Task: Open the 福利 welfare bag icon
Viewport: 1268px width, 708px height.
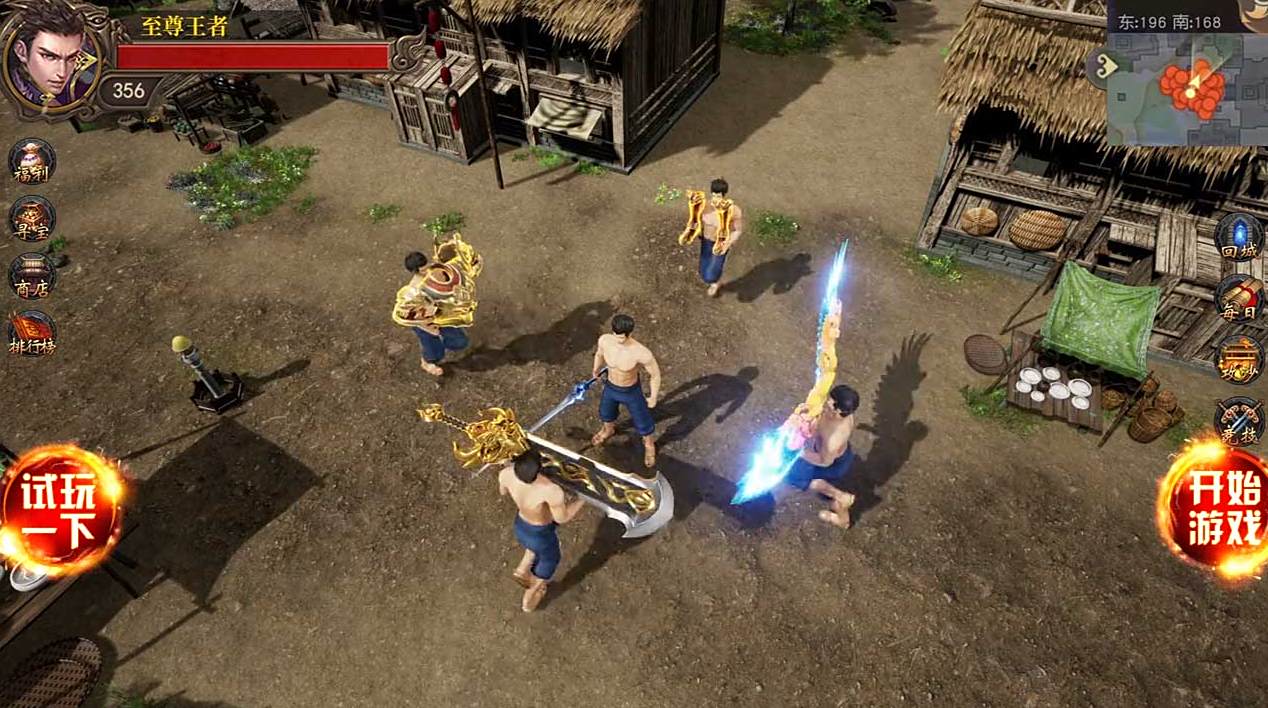Action: (x=31, y=161)
